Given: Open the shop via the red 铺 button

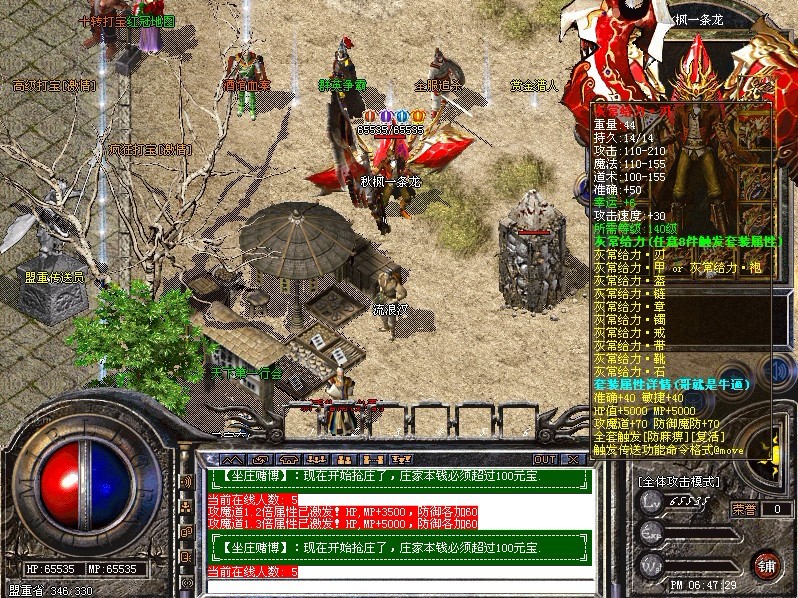Looking at the screenshot, I should 768,563.
